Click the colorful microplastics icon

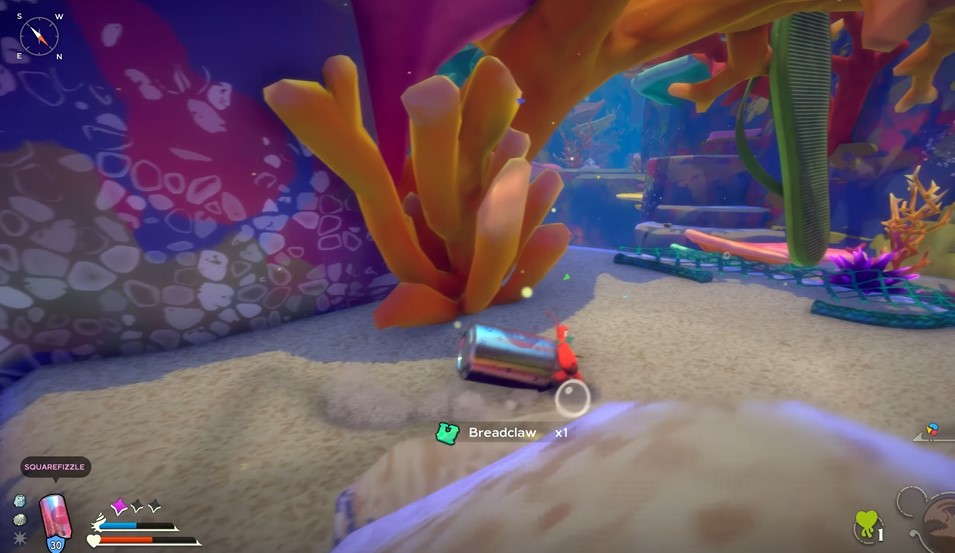click(933, 430)
